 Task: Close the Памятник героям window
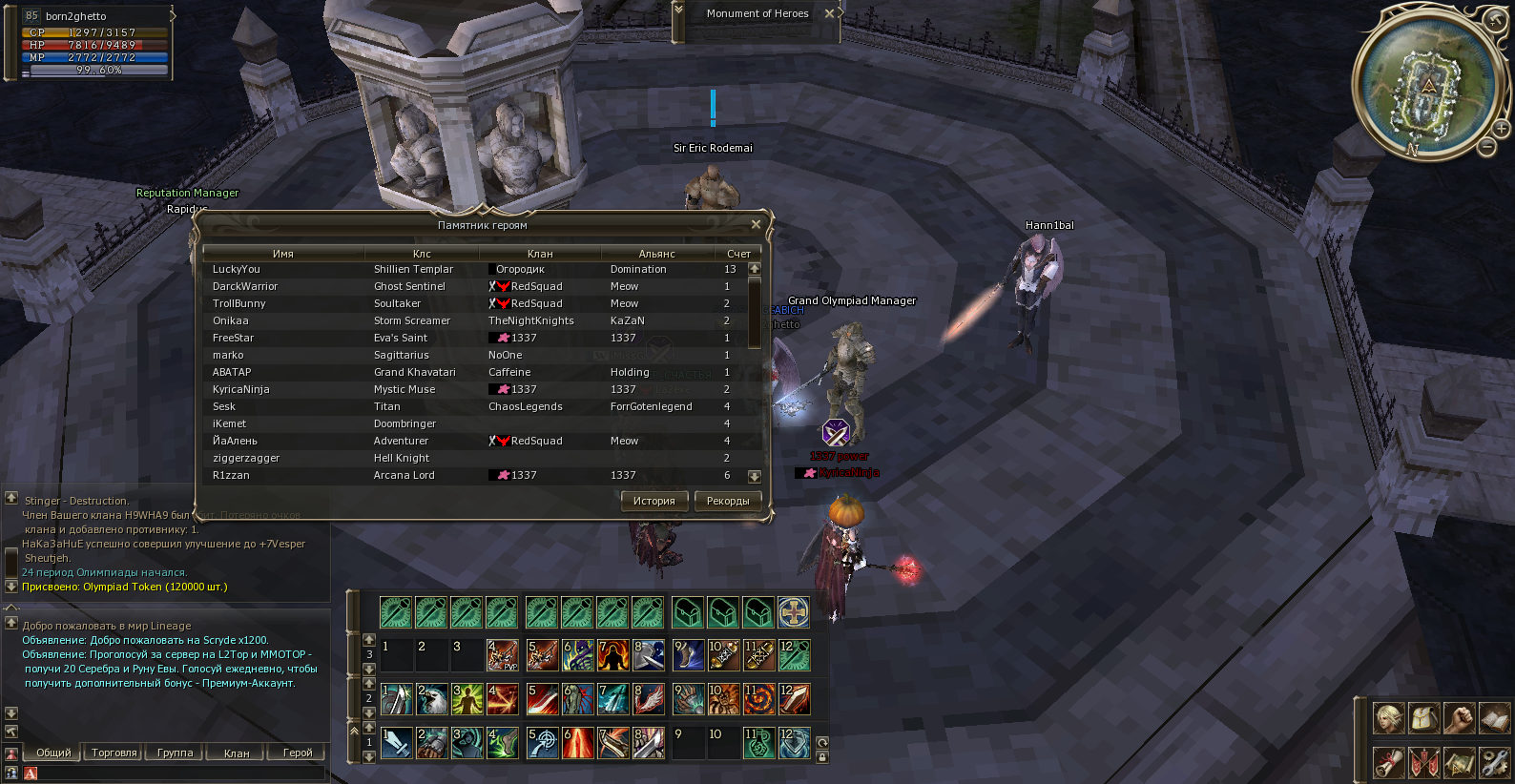click(x=756, y=224)
